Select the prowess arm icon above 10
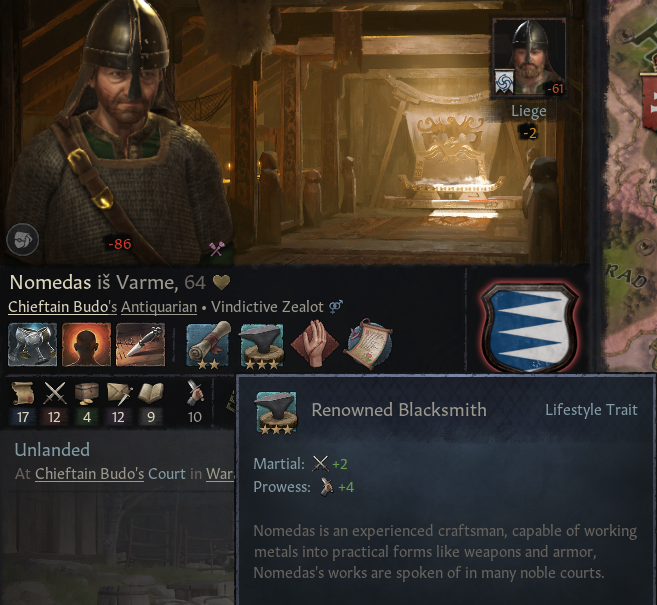 195,394
